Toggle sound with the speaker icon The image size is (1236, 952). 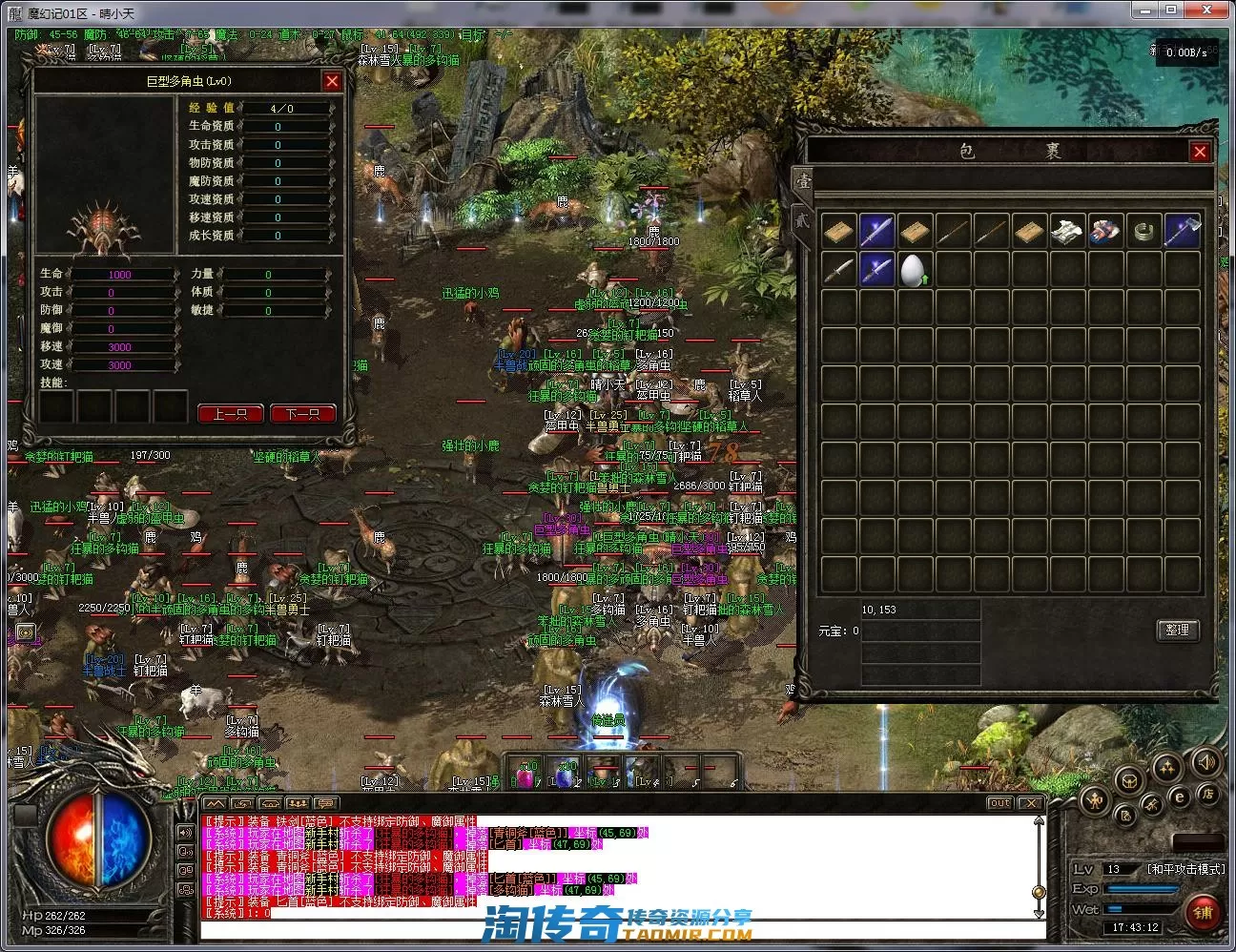(1205, 761)
